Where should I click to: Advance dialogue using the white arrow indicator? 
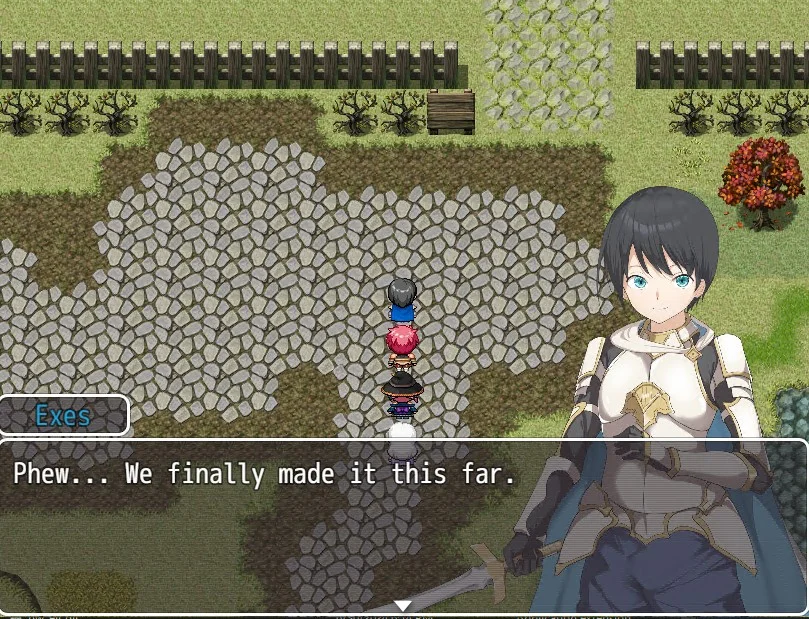403,605
